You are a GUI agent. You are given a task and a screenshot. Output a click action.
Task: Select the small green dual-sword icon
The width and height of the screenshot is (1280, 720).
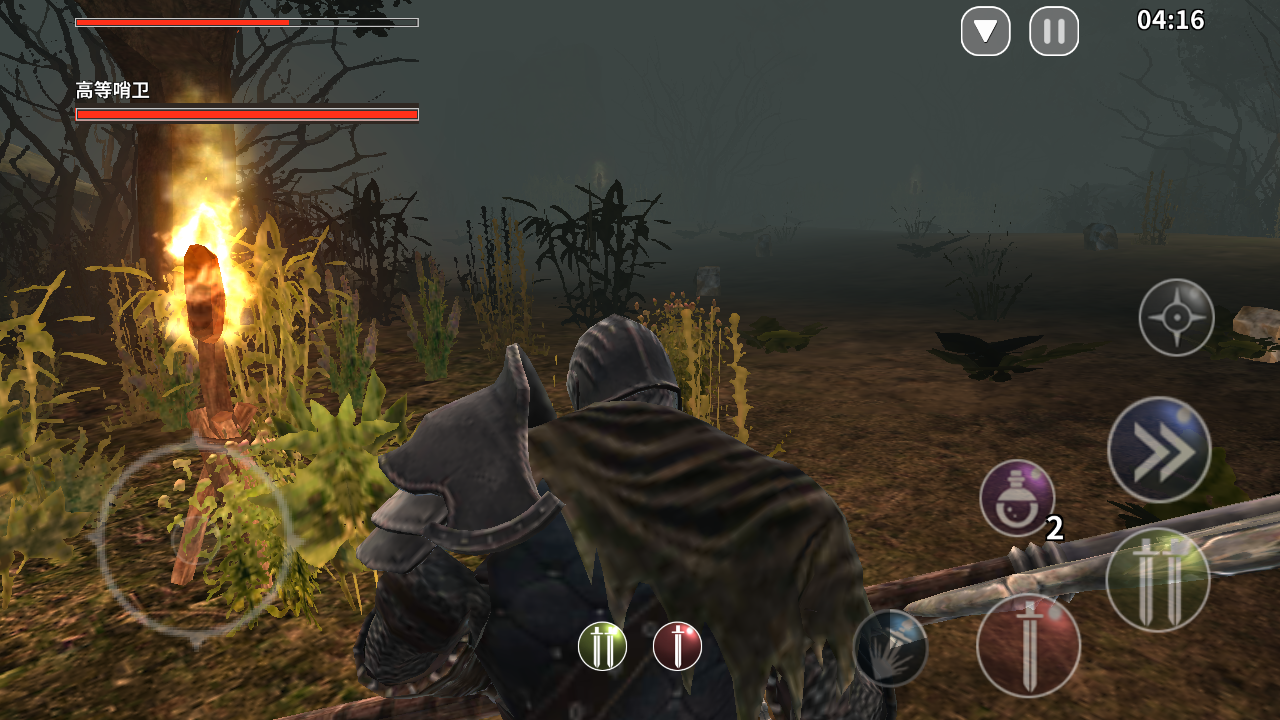pyautogui.click(x=603, y=646)
